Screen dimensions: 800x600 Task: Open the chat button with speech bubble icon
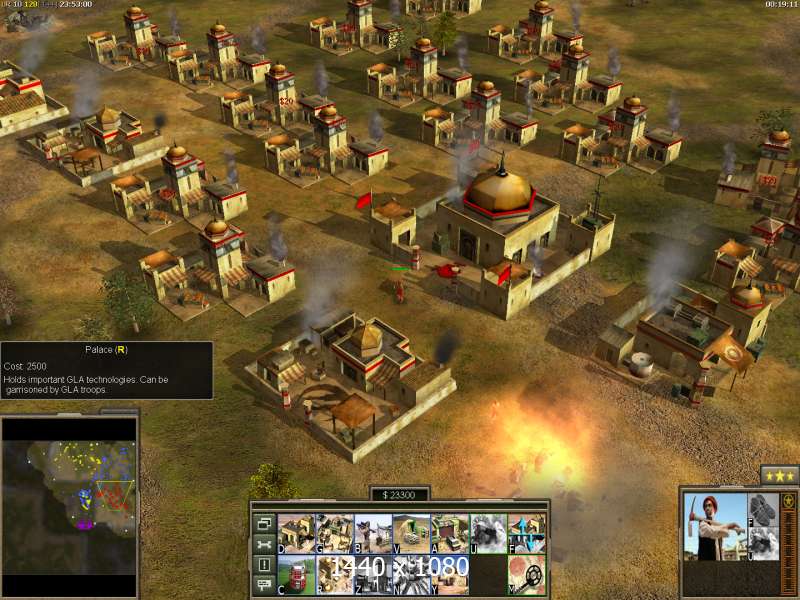point(264,586)
